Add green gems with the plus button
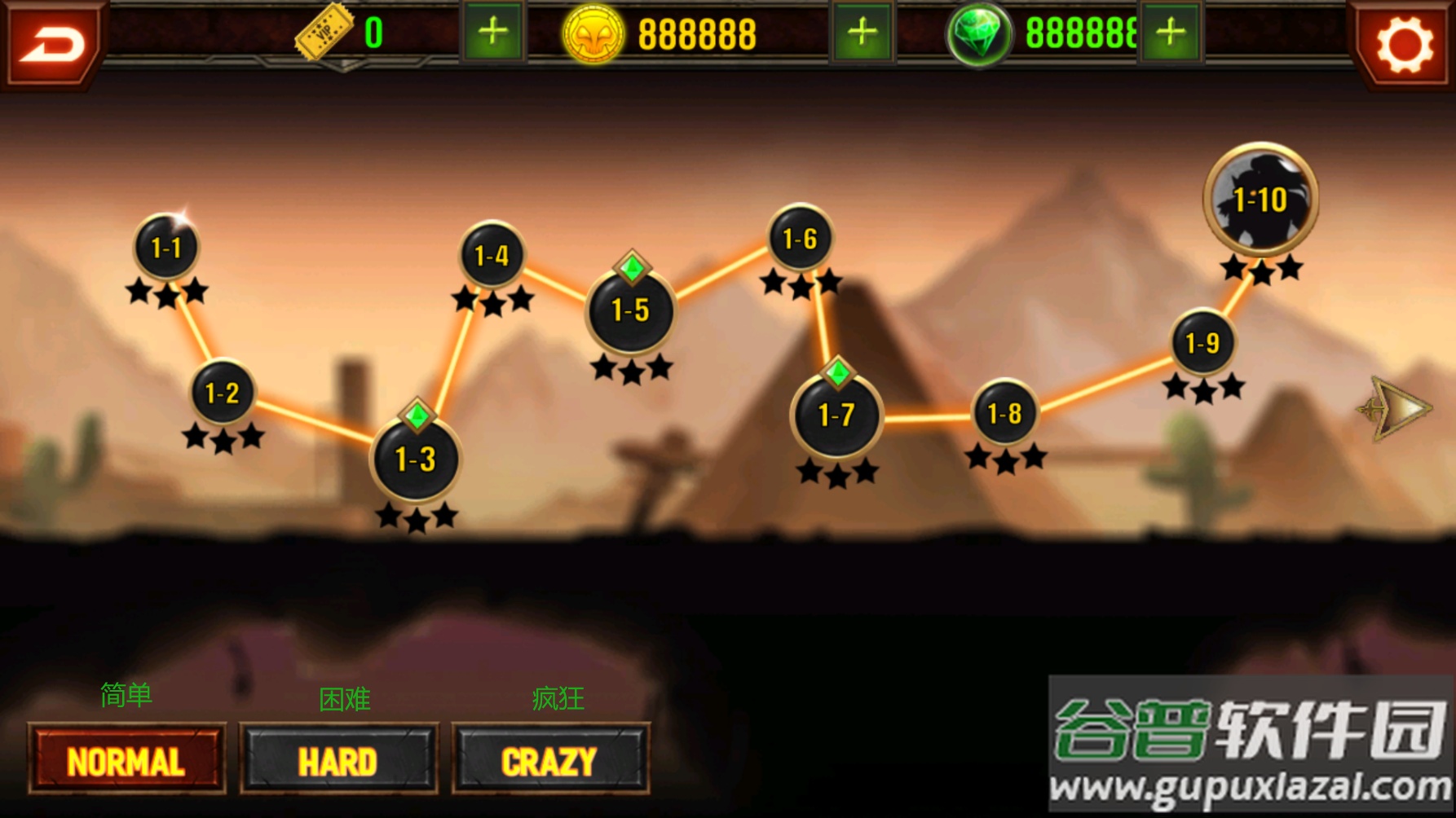This screenshot has height=818, width=1456. (1171, 33)
